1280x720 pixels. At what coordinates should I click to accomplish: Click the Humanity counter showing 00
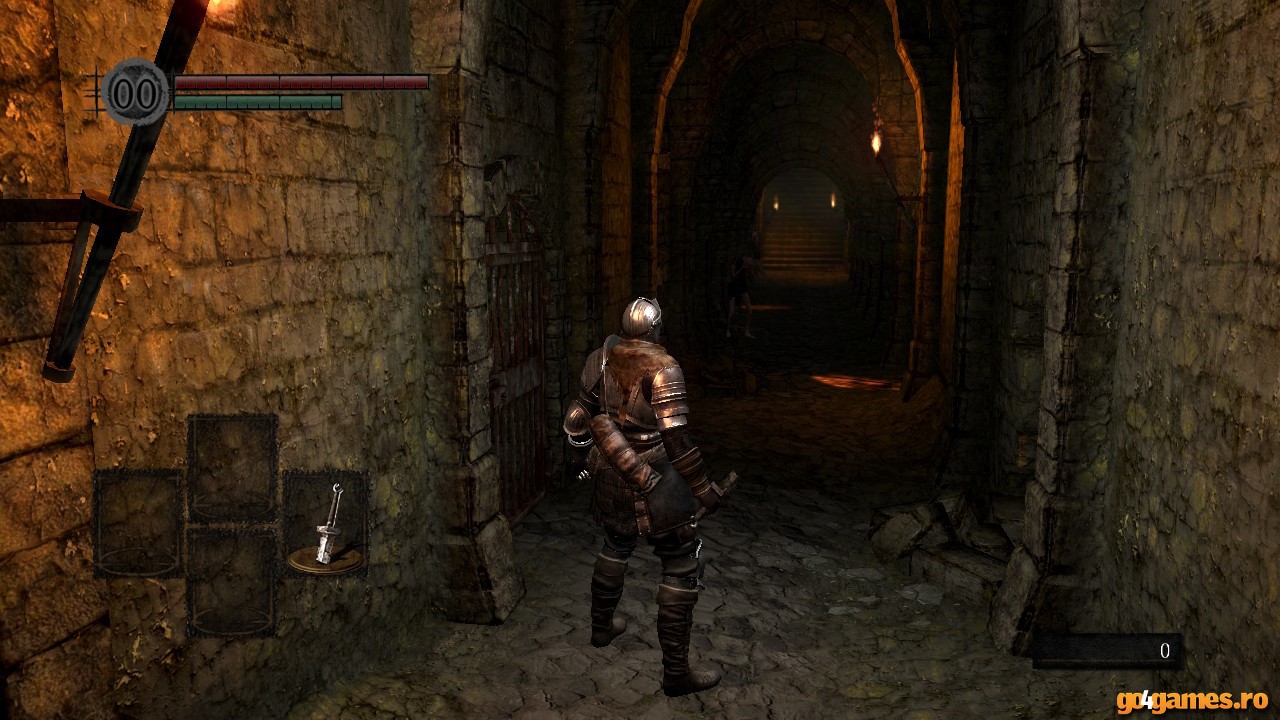click(135, 92)
